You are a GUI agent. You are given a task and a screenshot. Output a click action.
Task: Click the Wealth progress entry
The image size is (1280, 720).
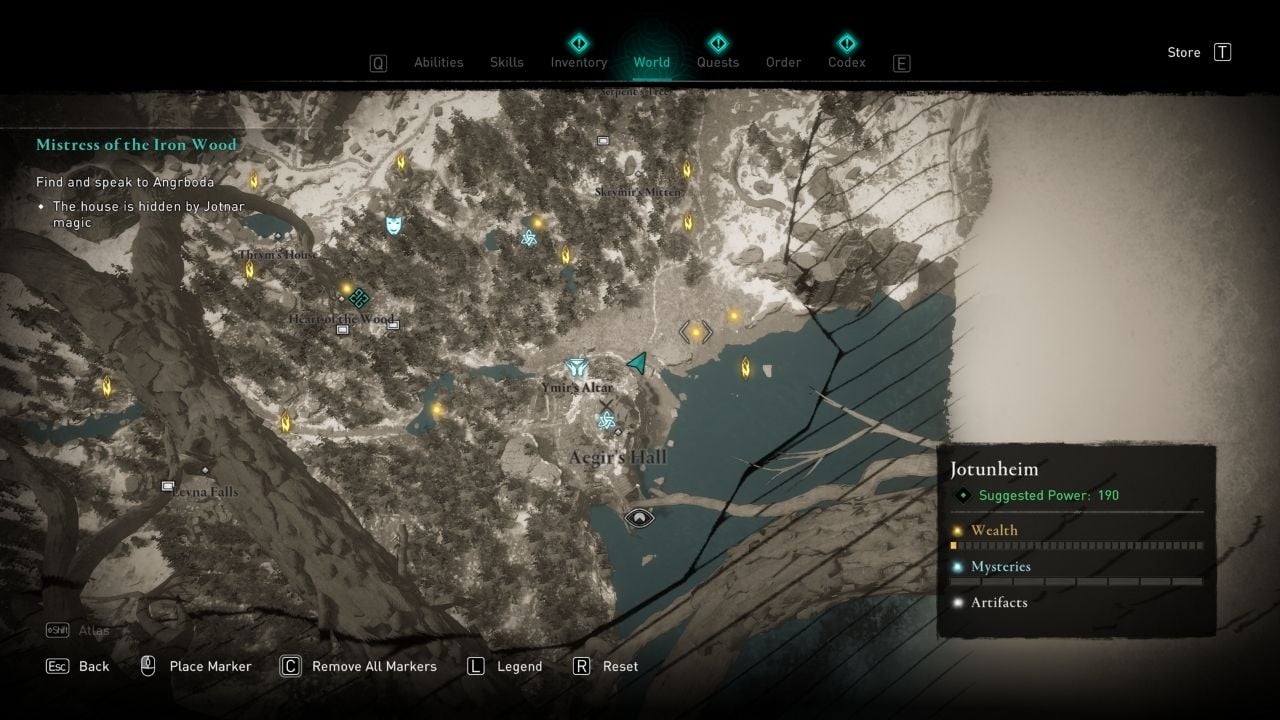pyautogui.click(x=994, y=531)
